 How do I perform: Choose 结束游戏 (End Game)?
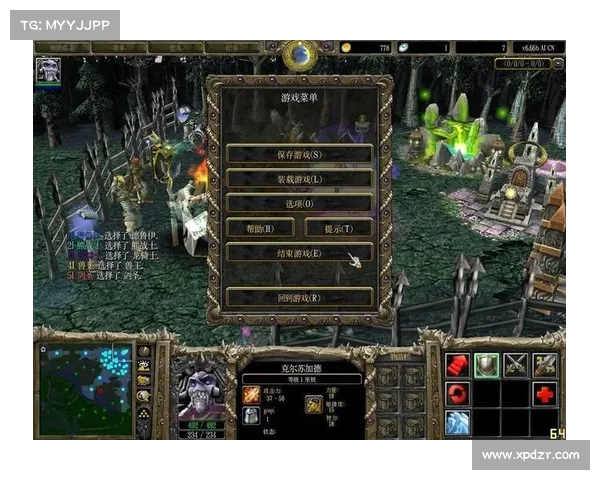(299, 253)
